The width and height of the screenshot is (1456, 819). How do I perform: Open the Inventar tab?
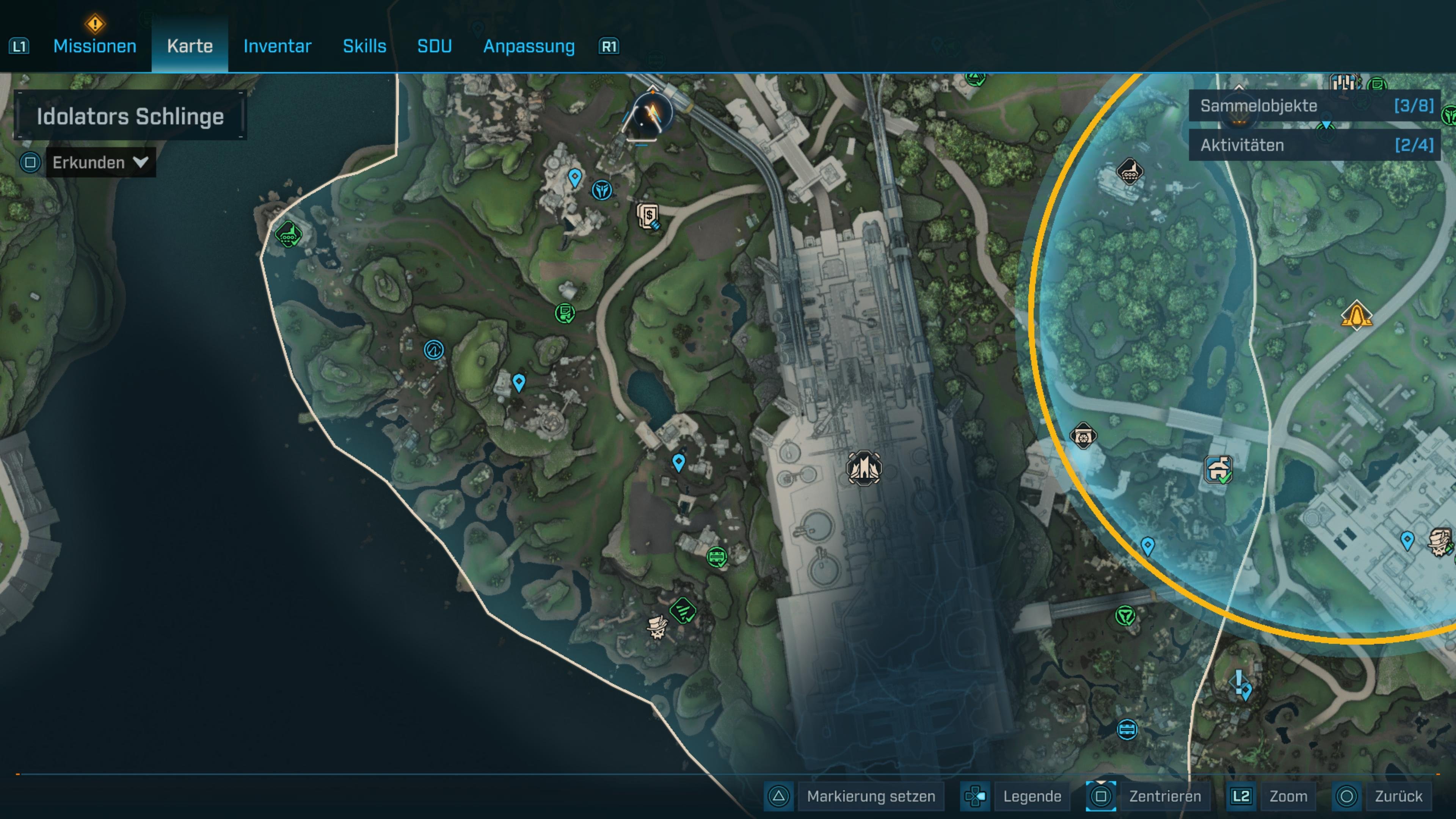coord(277,46)
